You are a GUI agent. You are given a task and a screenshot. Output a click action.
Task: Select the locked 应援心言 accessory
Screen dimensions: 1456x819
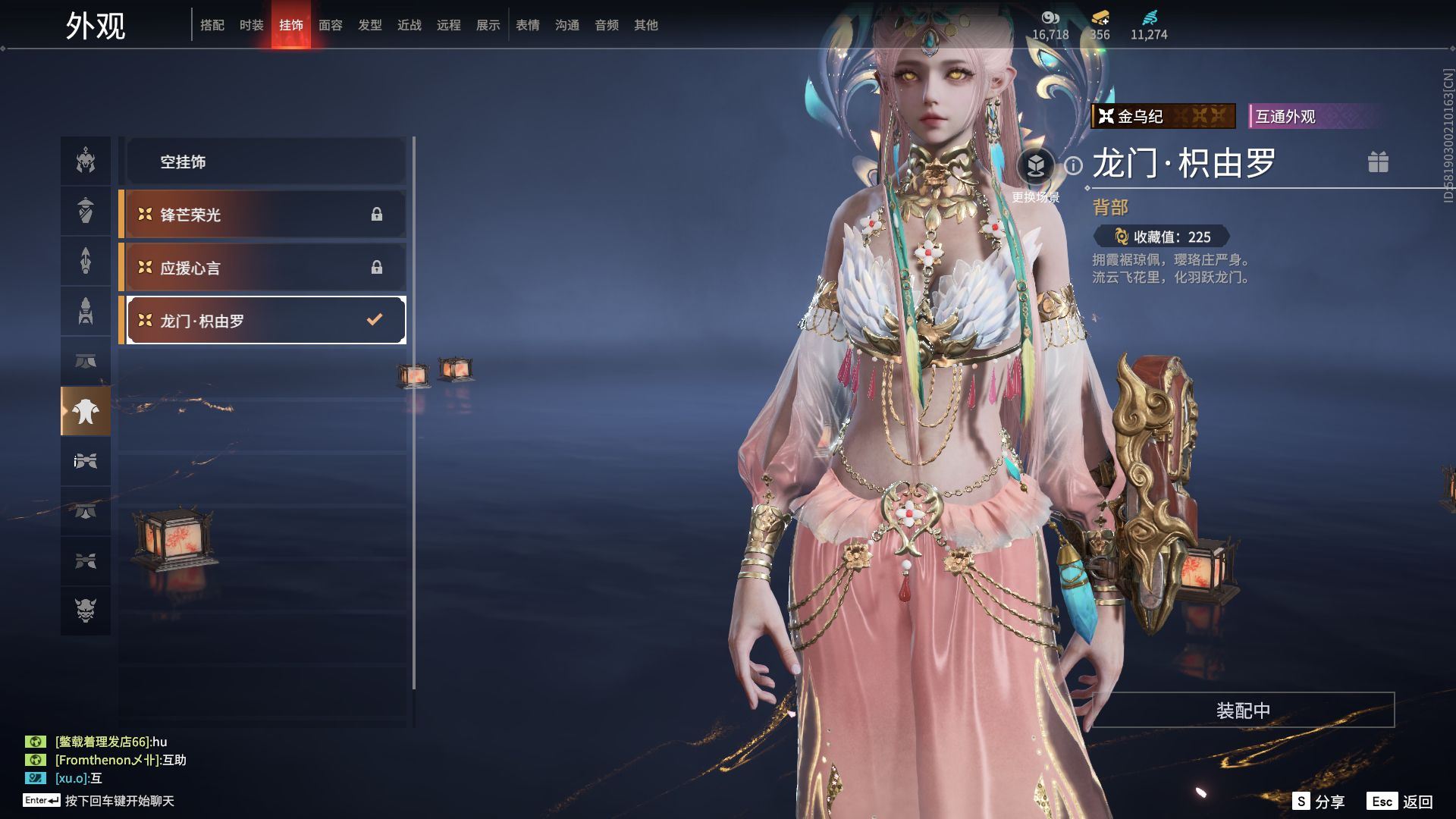[x=265, y=268]
